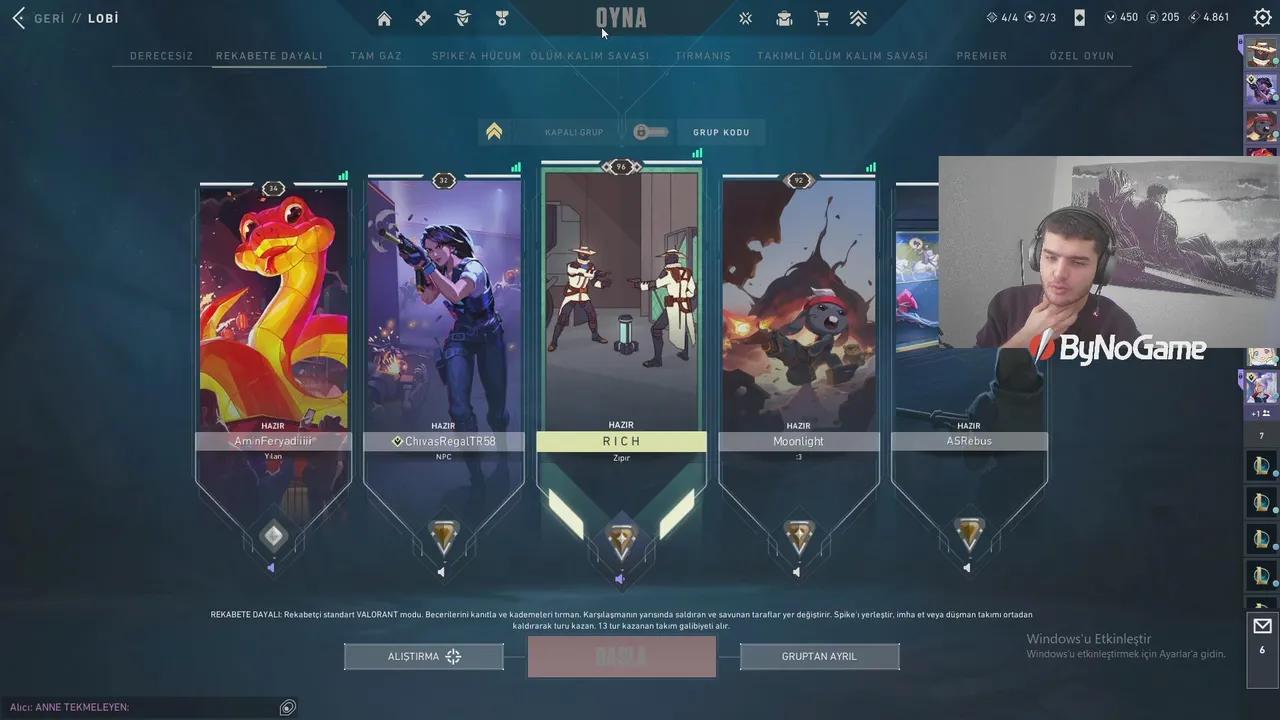Select the DERECESIZ game mode tab
The image size is (1280, 720).
coord(161,56)
